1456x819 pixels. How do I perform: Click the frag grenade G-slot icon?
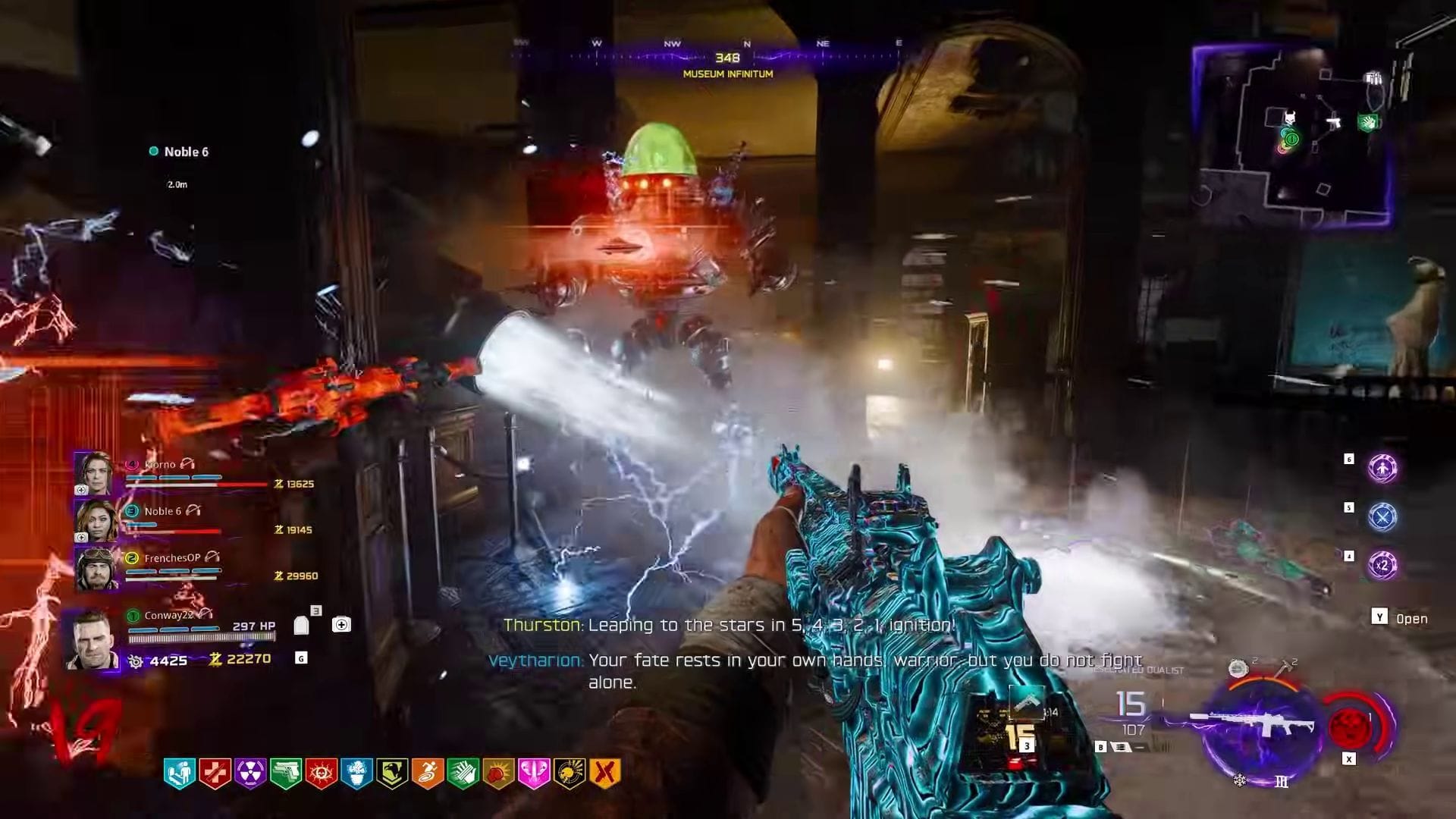point(301,658)
